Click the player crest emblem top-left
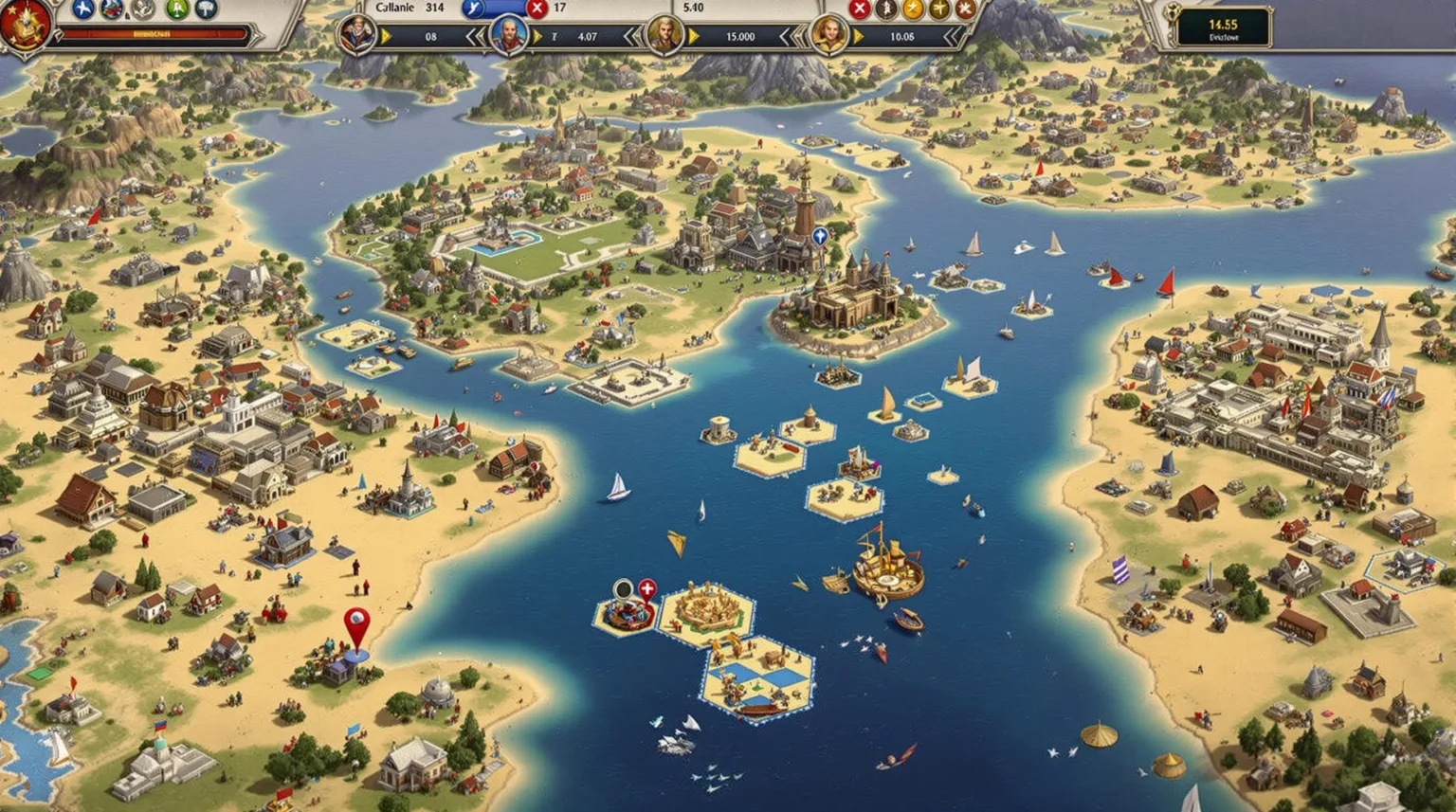1456x812 pixels. point(27,27)
